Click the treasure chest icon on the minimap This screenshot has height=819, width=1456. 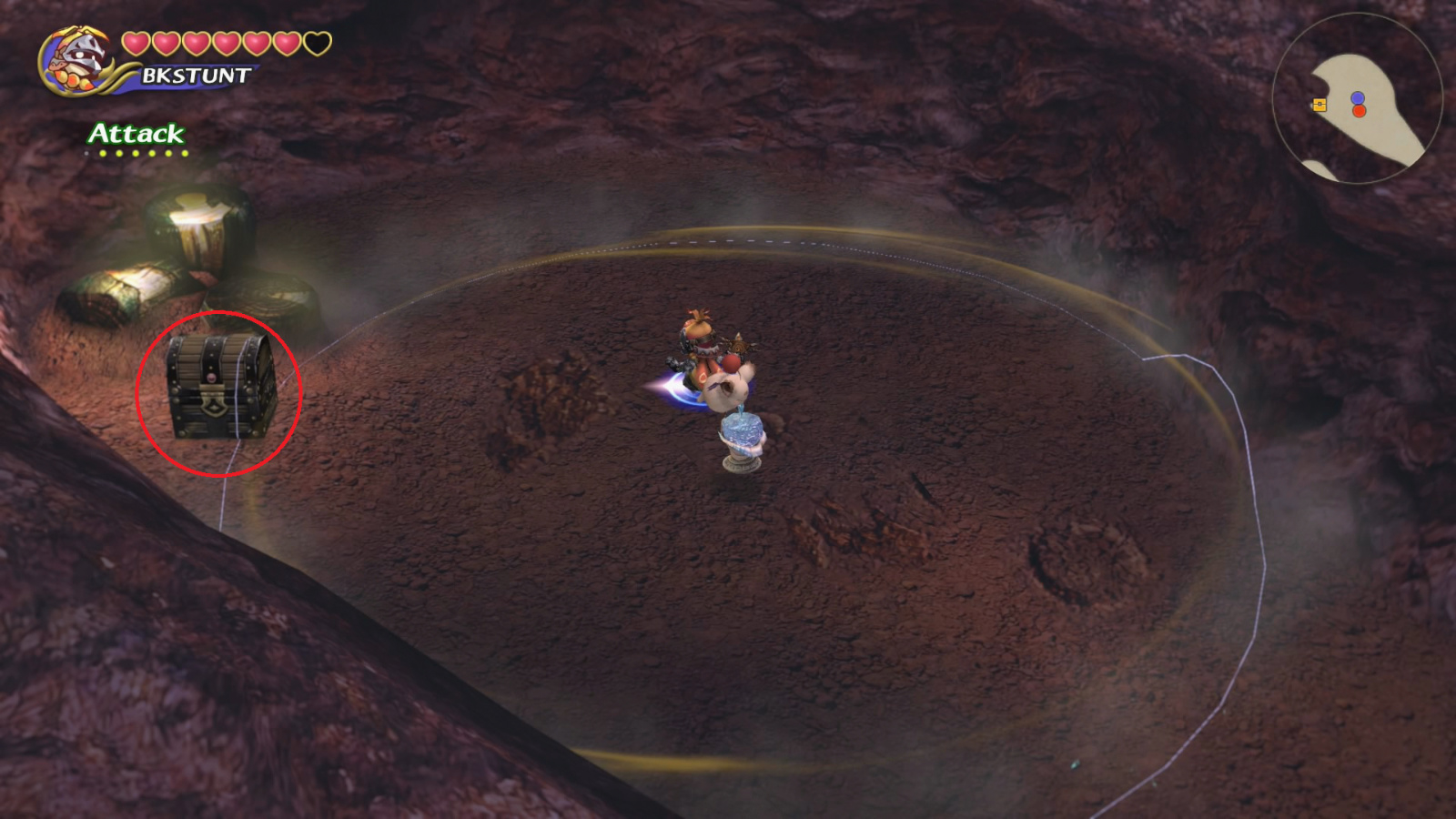[x=1319, y=104]
